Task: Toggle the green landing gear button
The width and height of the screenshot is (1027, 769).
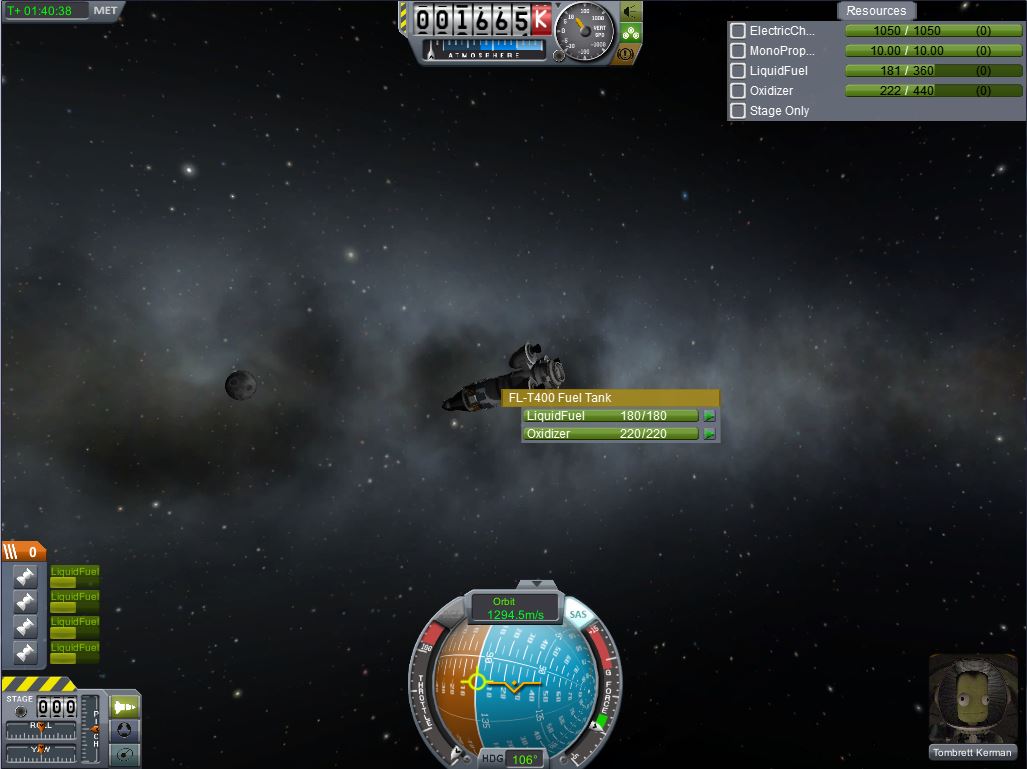Action: [x=631, y=32]
